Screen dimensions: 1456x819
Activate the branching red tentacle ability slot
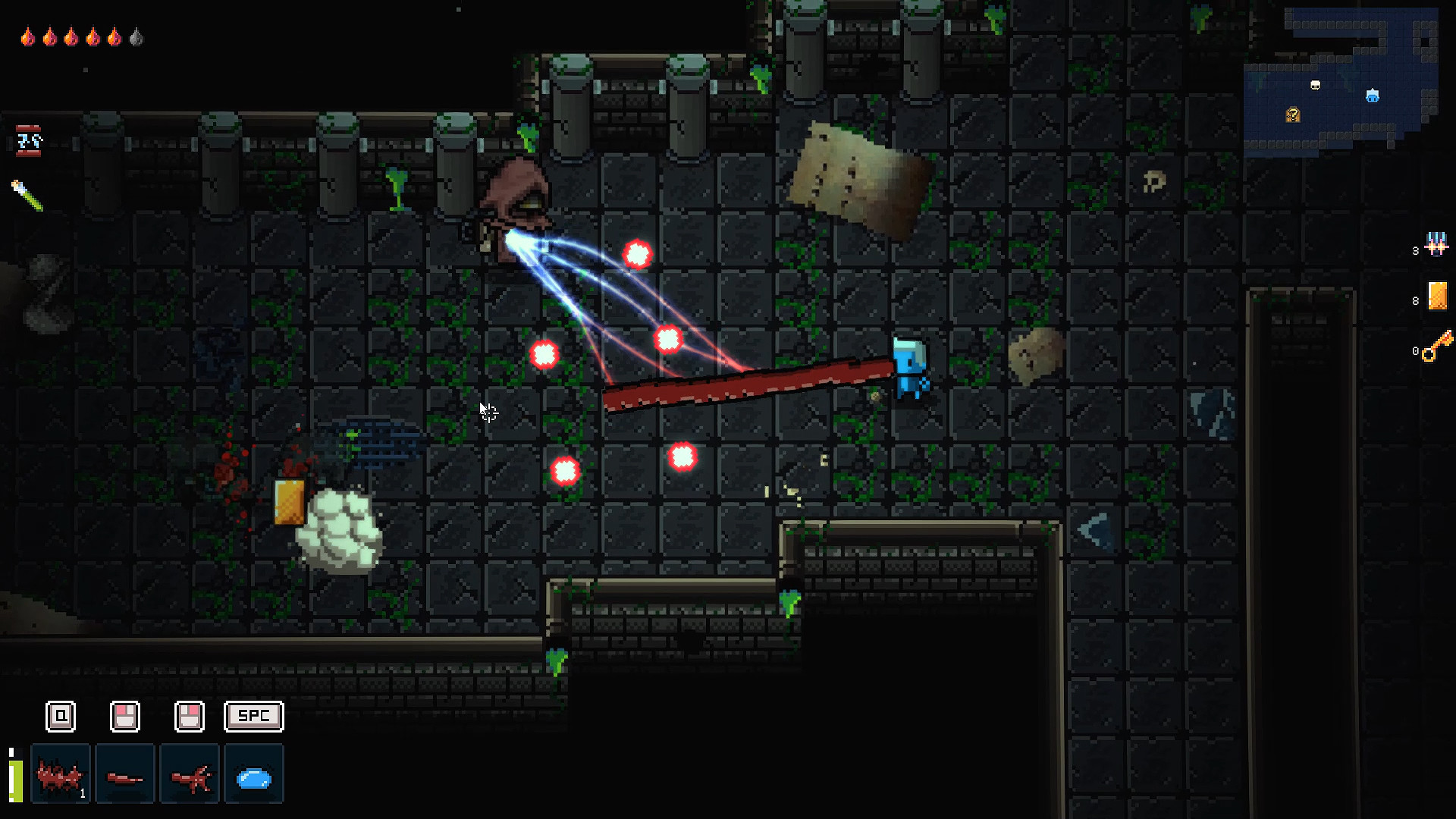coord(190,774)
